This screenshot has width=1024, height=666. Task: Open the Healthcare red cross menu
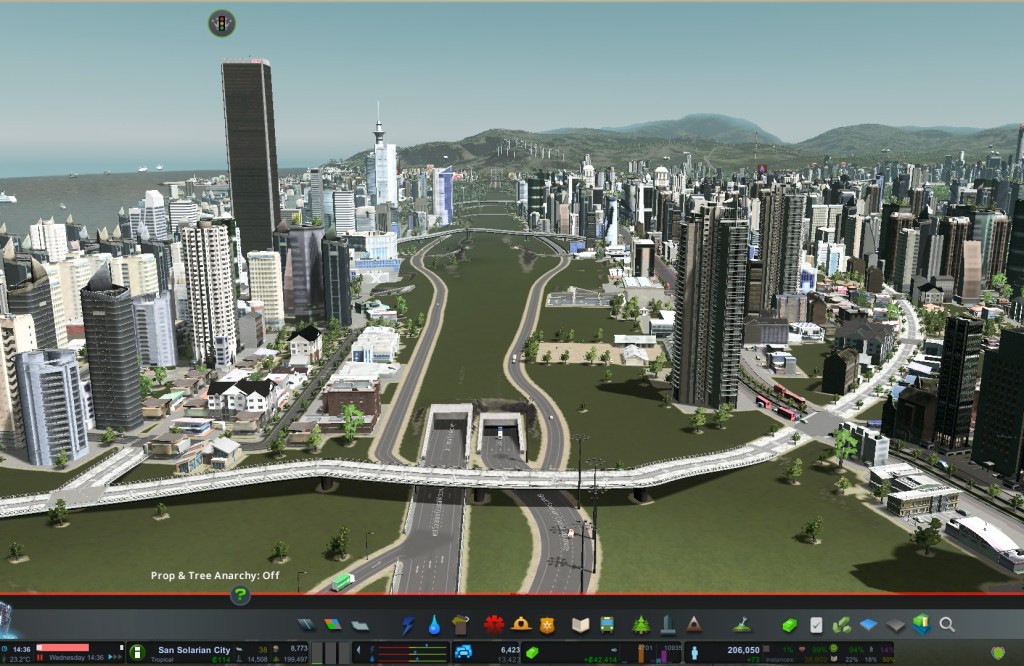point(494,625)
